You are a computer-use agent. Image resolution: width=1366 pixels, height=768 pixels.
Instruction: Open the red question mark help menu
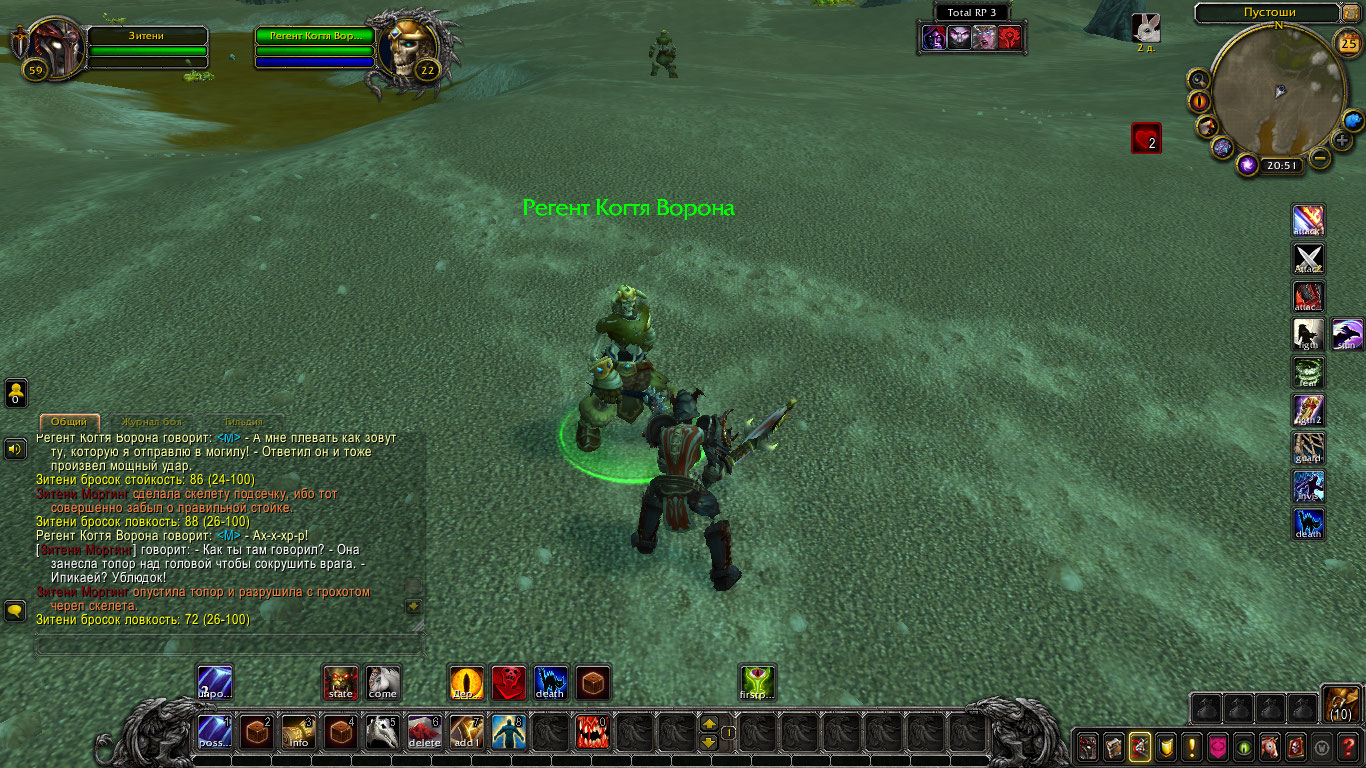coord(1347,746)
